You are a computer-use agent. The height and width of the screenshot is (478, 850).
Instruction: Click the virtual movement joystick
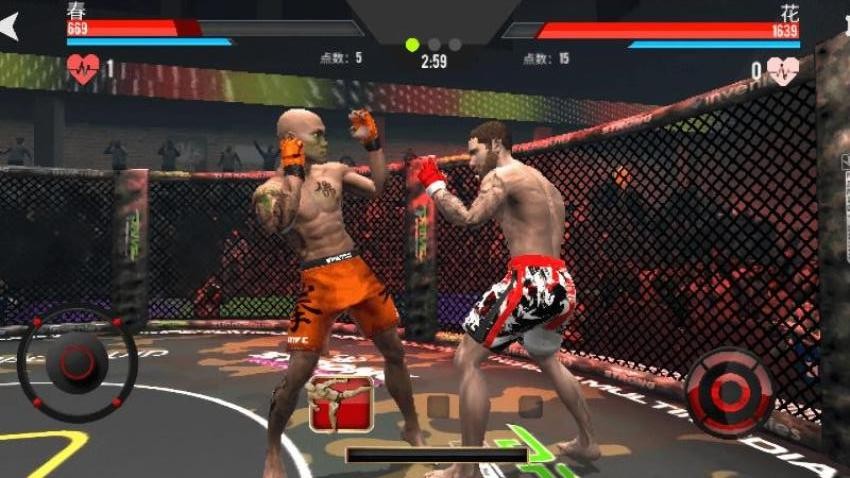pyautogui.click(x=77, y=363)
